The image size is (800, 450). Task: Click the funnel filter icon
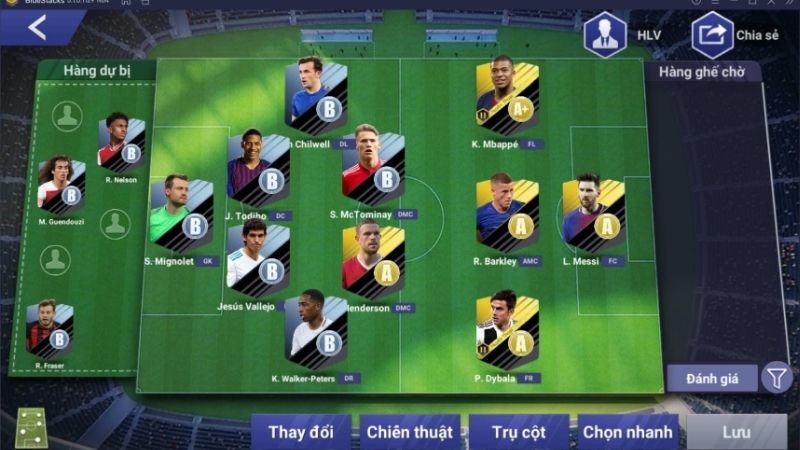tap(776, 377)
